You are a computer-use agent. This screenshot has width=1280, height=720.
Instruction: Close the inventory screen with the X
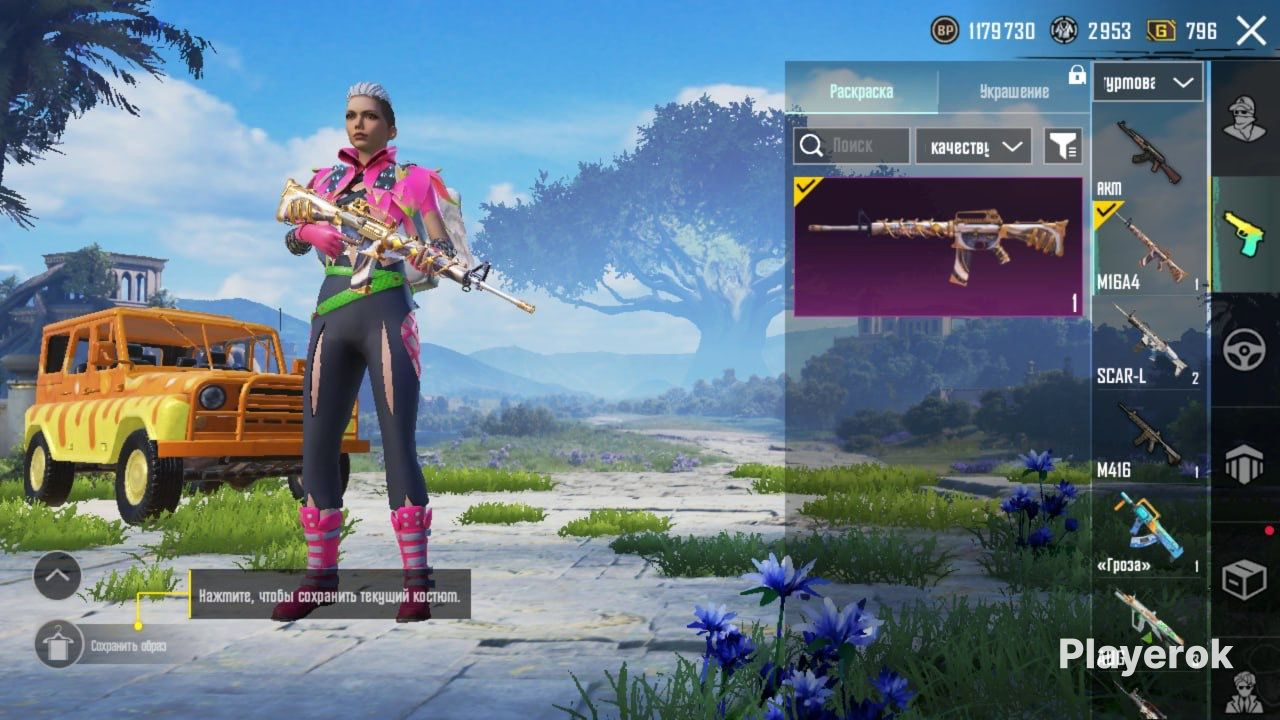pyautogui.click(x=1251, y=31)
